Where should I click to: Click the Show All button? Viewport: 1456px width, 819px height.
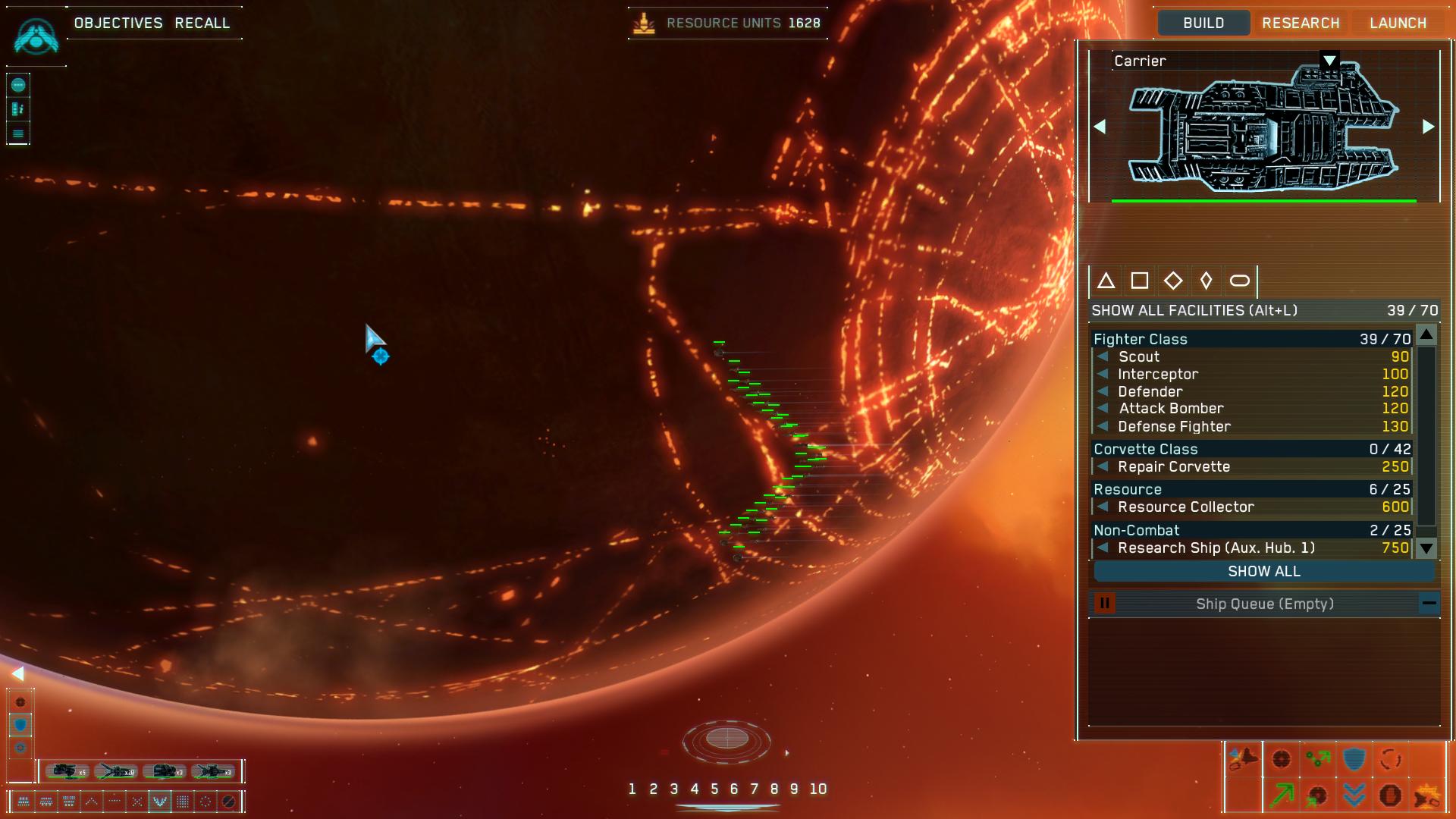coord(1263,571)
